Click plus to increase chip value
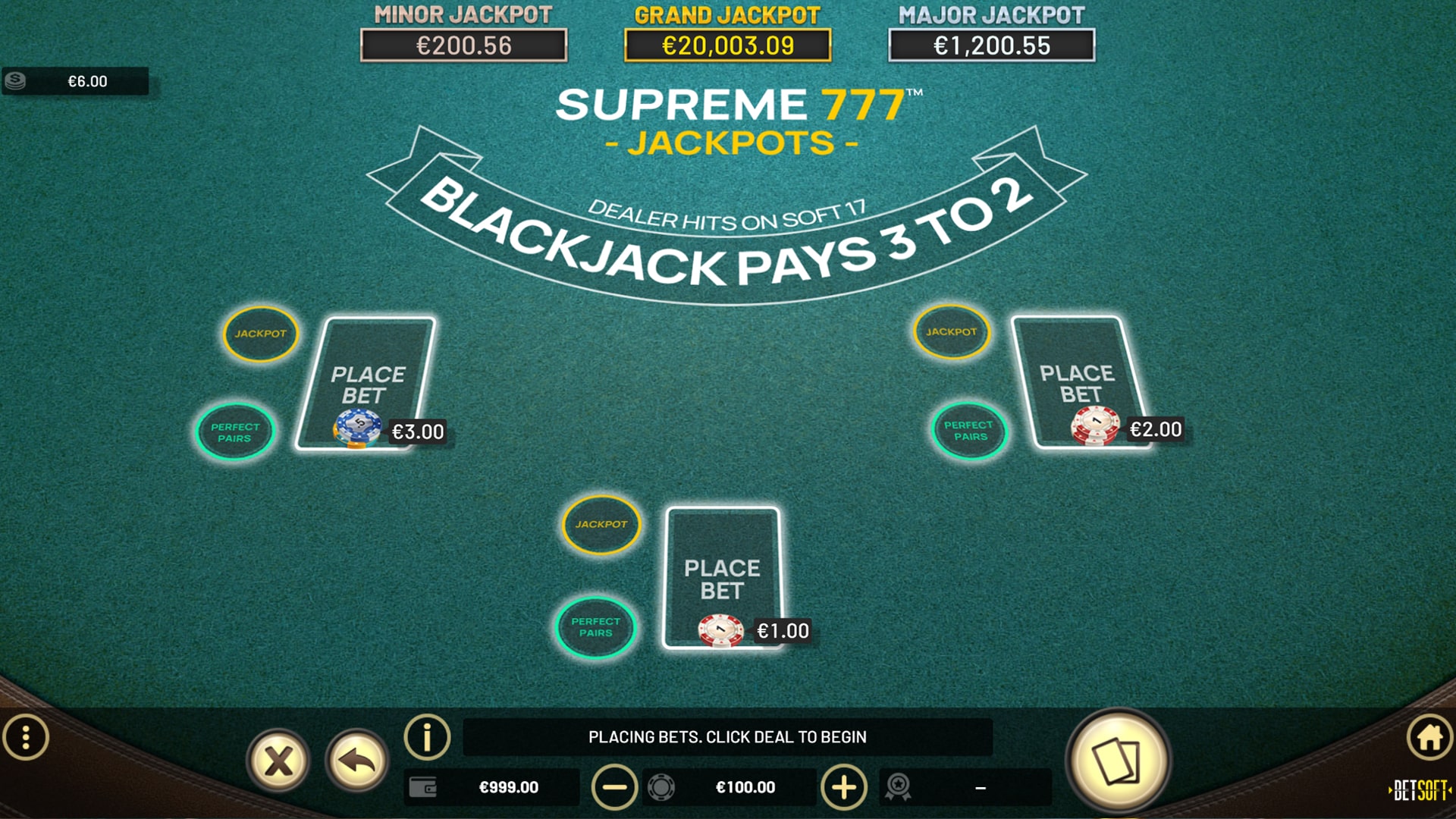The width and height of the screenshot is (1456, 819). 843,787
